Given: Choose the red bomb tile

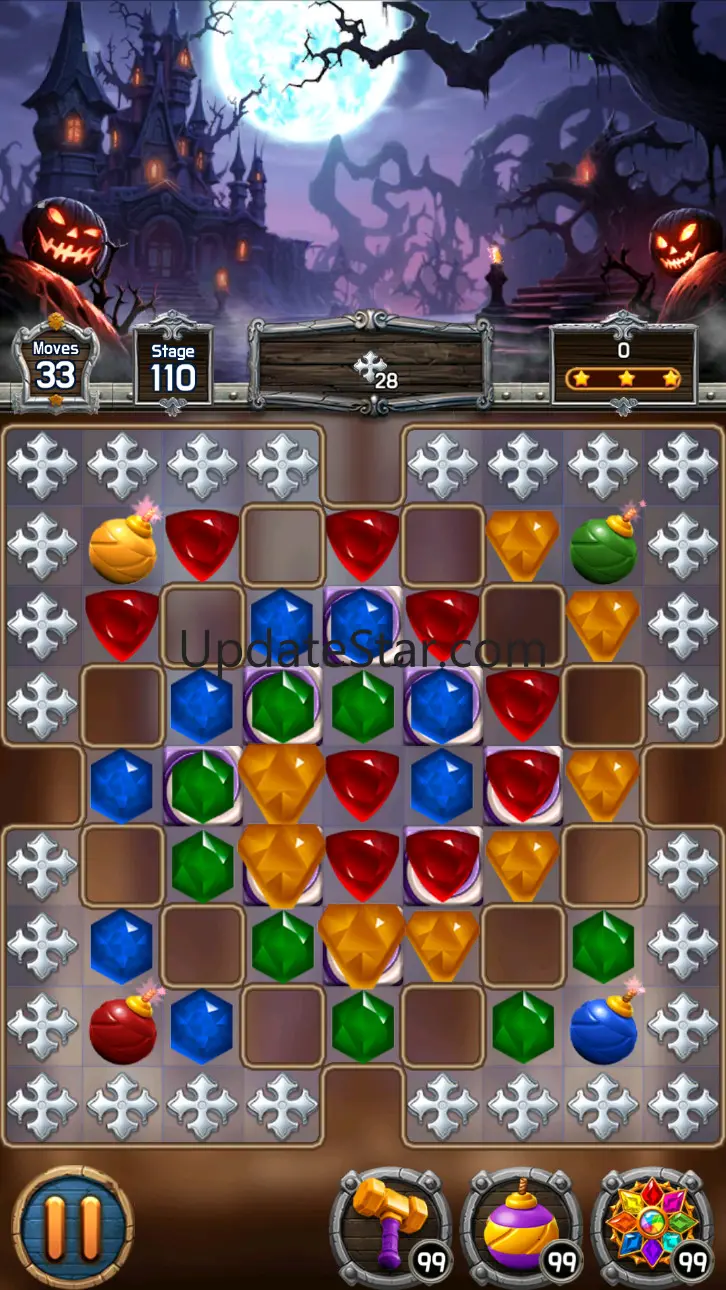Looking at the screenshot, I should point(122,1027).
